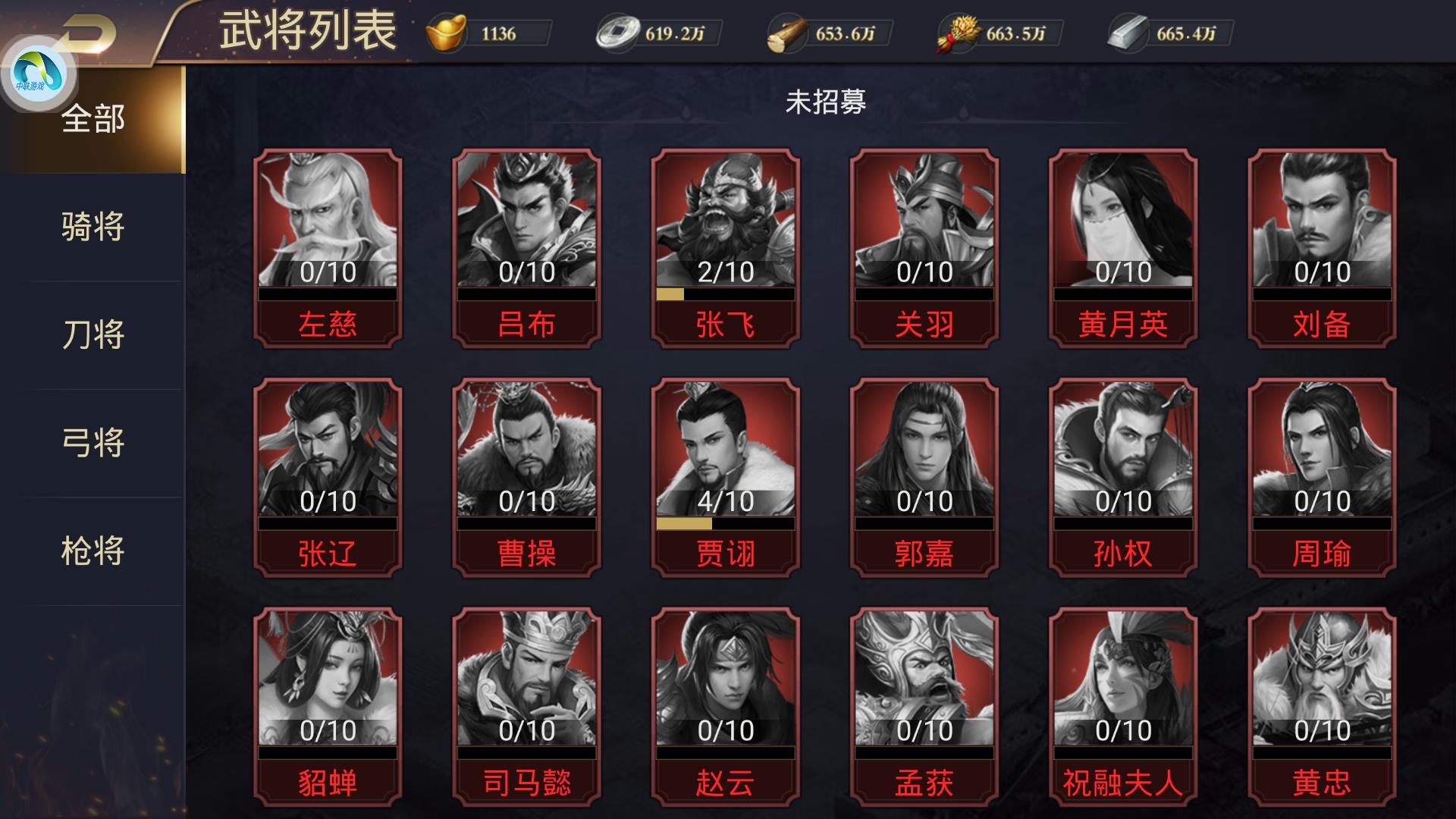The image size is (1456, 819).
Task: Select the 全部 sidebar tab
Action: 95,118
